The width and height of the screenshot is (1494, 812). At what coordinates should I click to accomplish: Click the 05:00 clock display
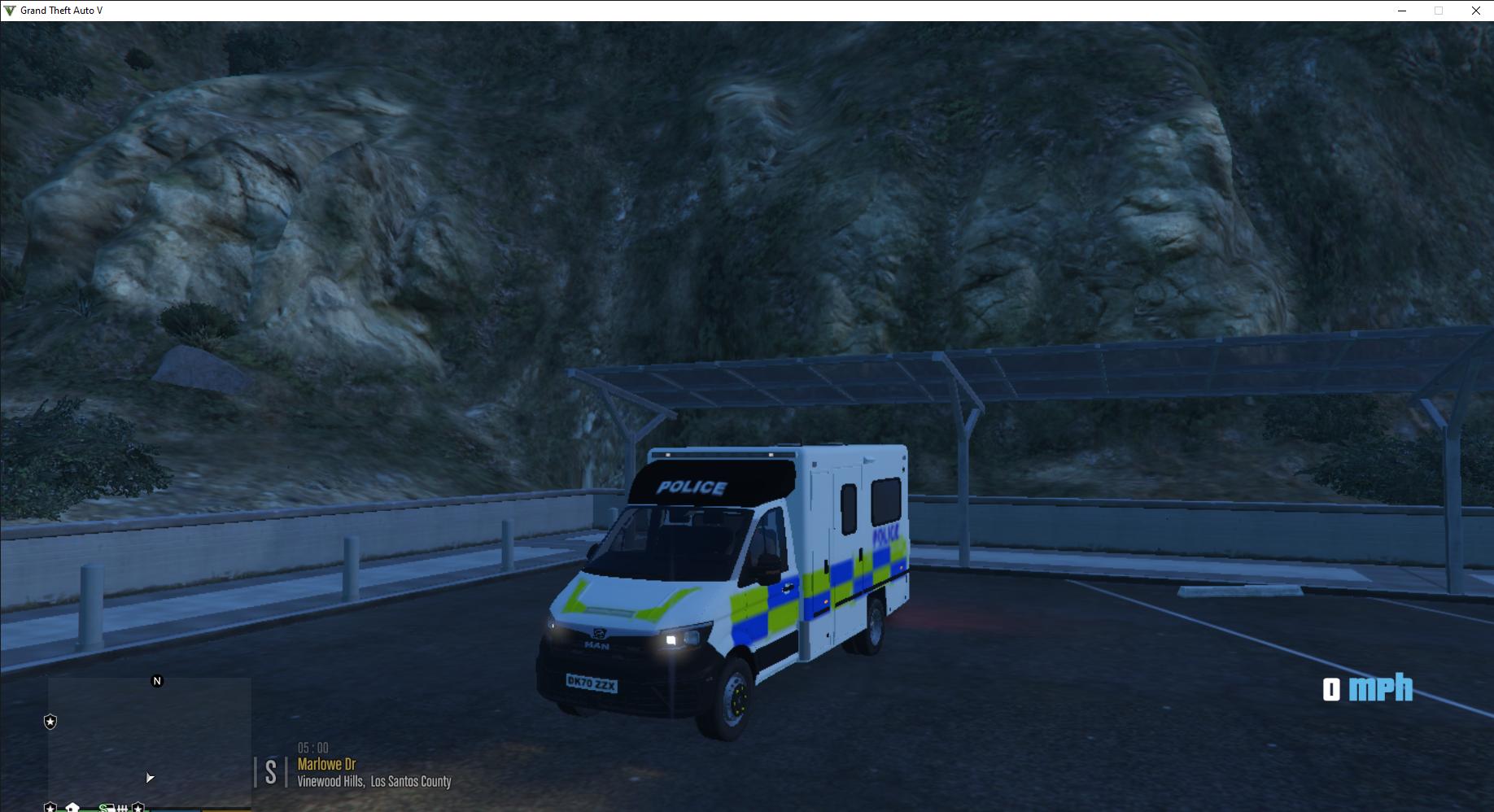pyautogui.click(x=313, y=747)
